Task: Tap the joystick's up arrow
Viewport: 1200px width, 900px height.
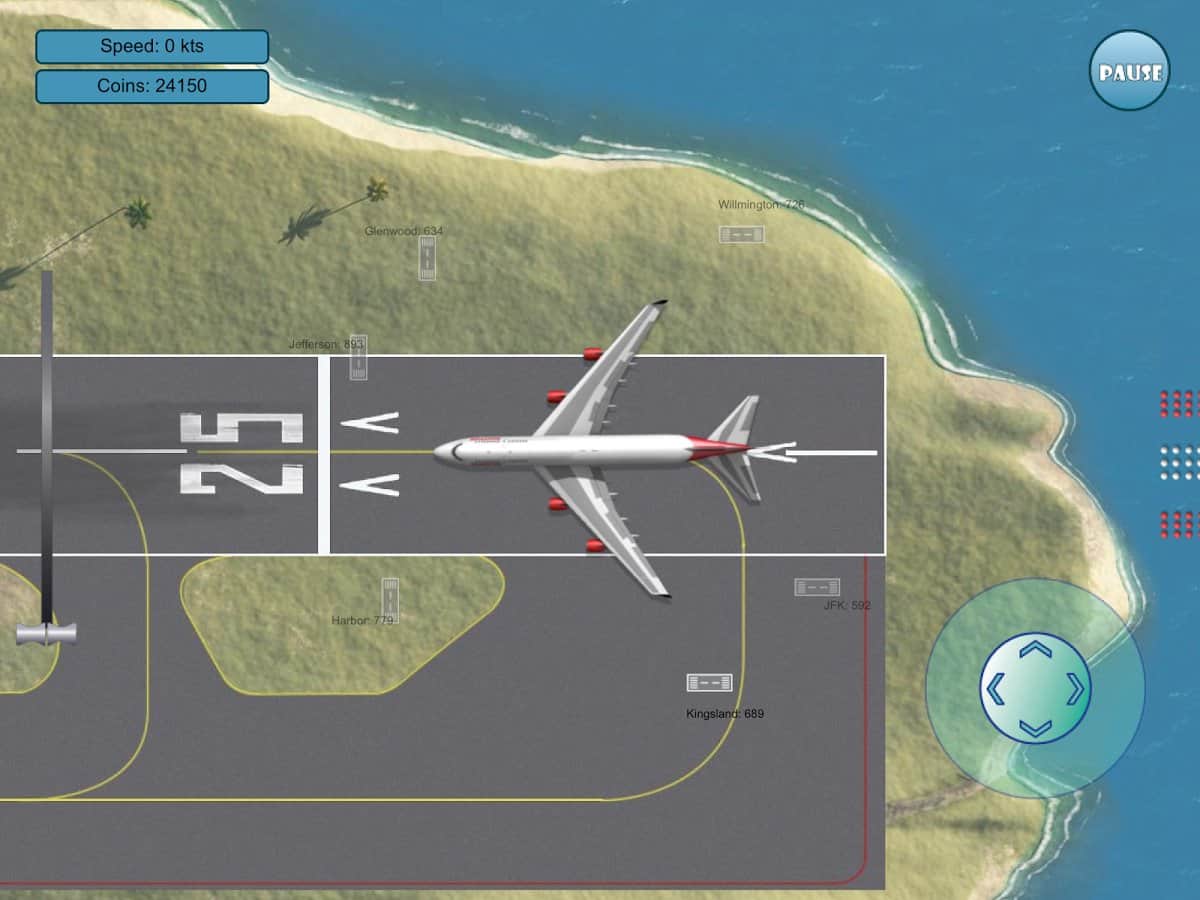Action: [x=1035, y=650]
